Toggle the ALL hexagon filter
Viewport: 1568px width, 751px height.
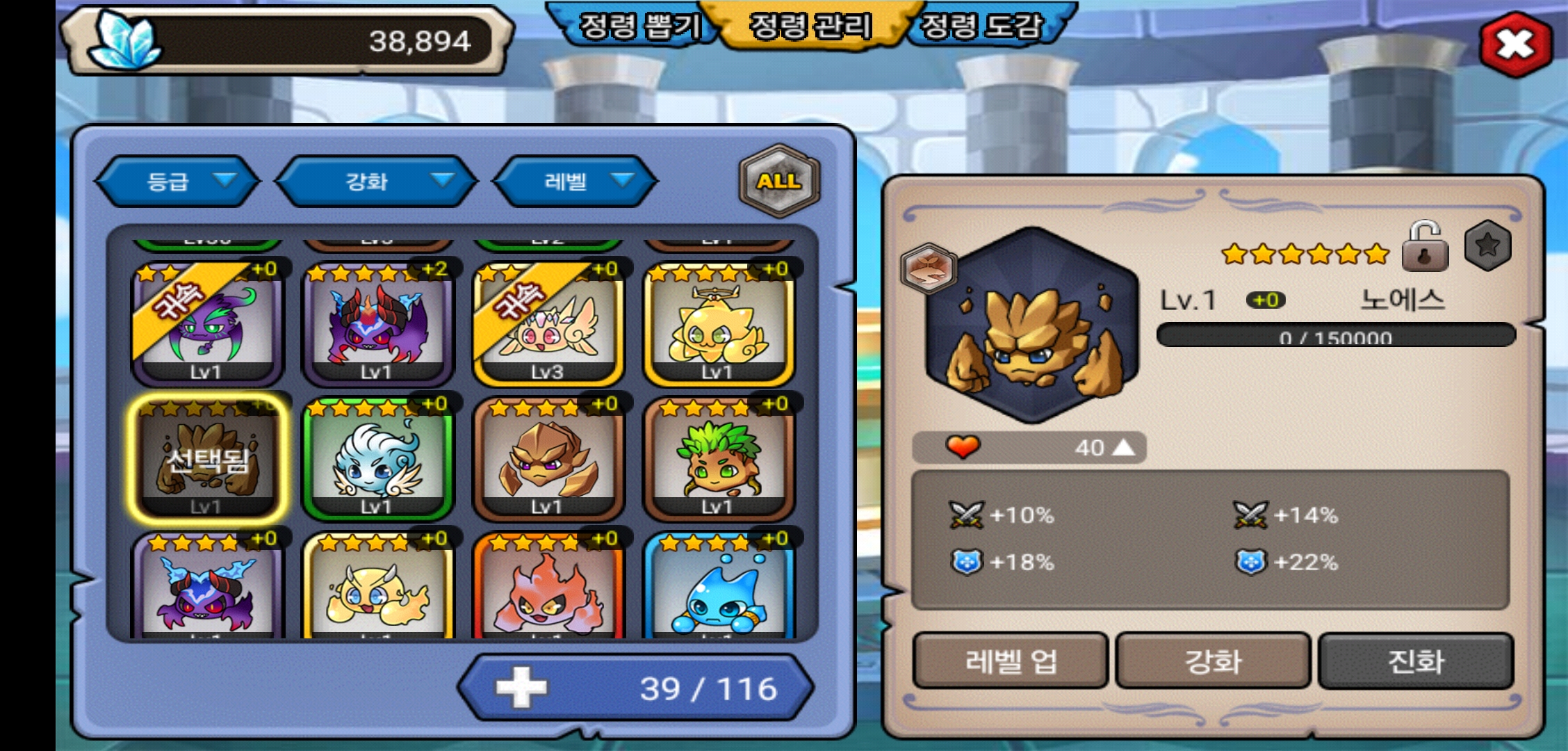click(779, 181)
